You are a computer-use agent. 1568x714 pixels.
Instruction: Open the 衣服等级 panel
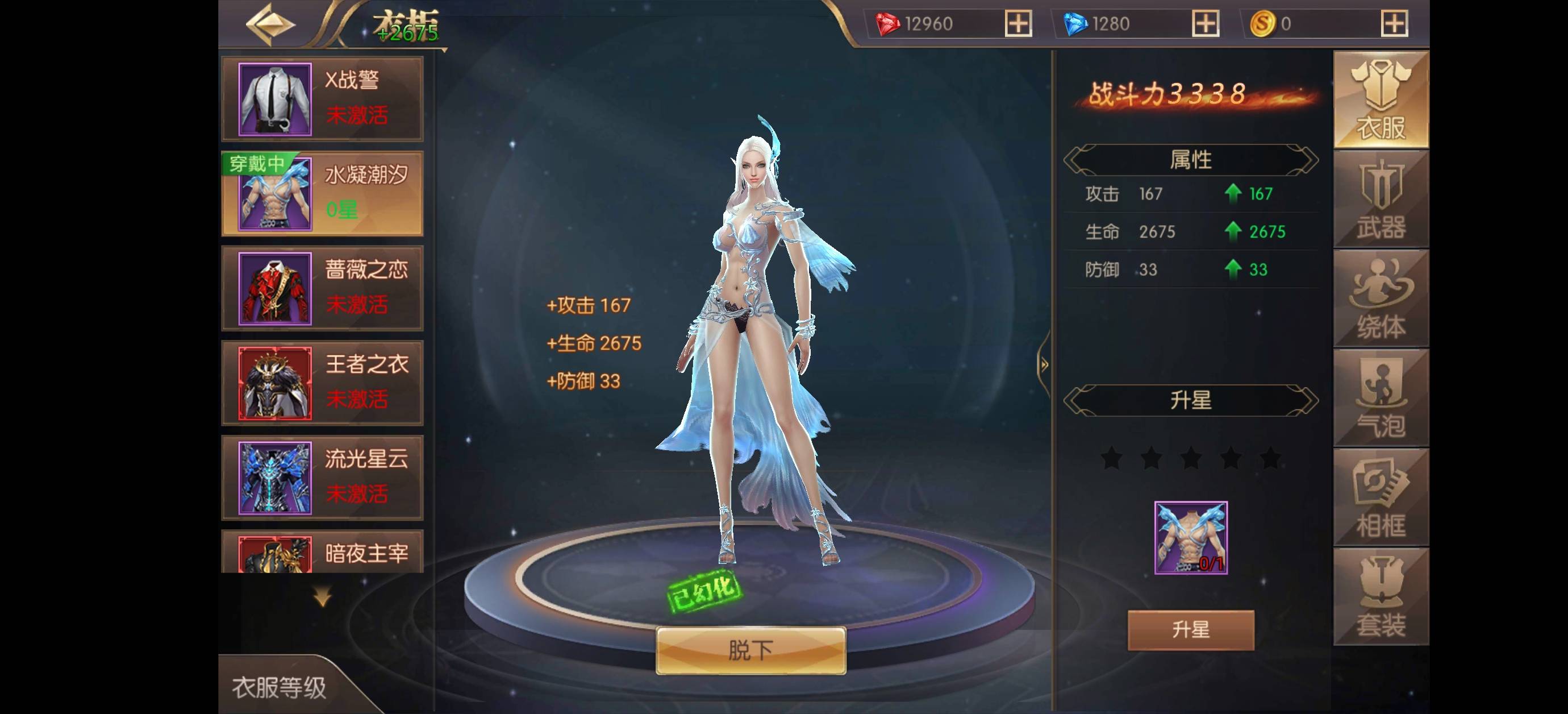click(x=279, y=687)
